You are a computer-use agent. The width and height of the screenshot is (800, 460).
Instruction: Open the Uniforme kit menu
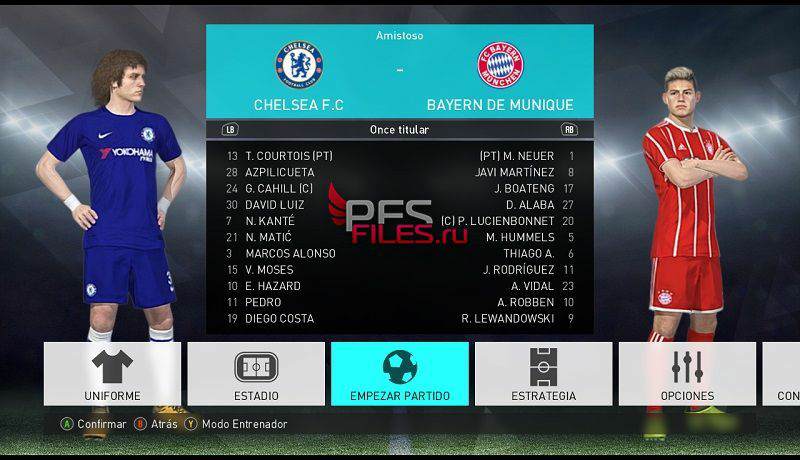click(x=112, y=374)
